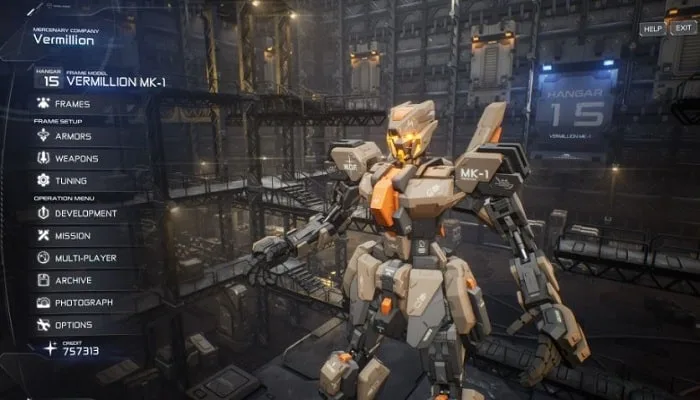Click the Exit button
The image size is (700, 400).
682,29
